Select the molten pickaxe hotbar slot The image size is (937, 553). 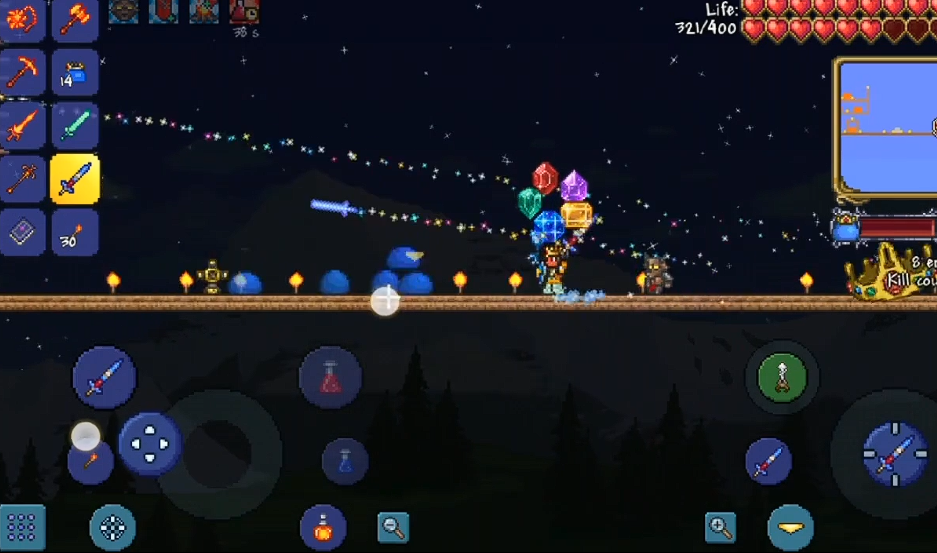(x=22, y=72)
